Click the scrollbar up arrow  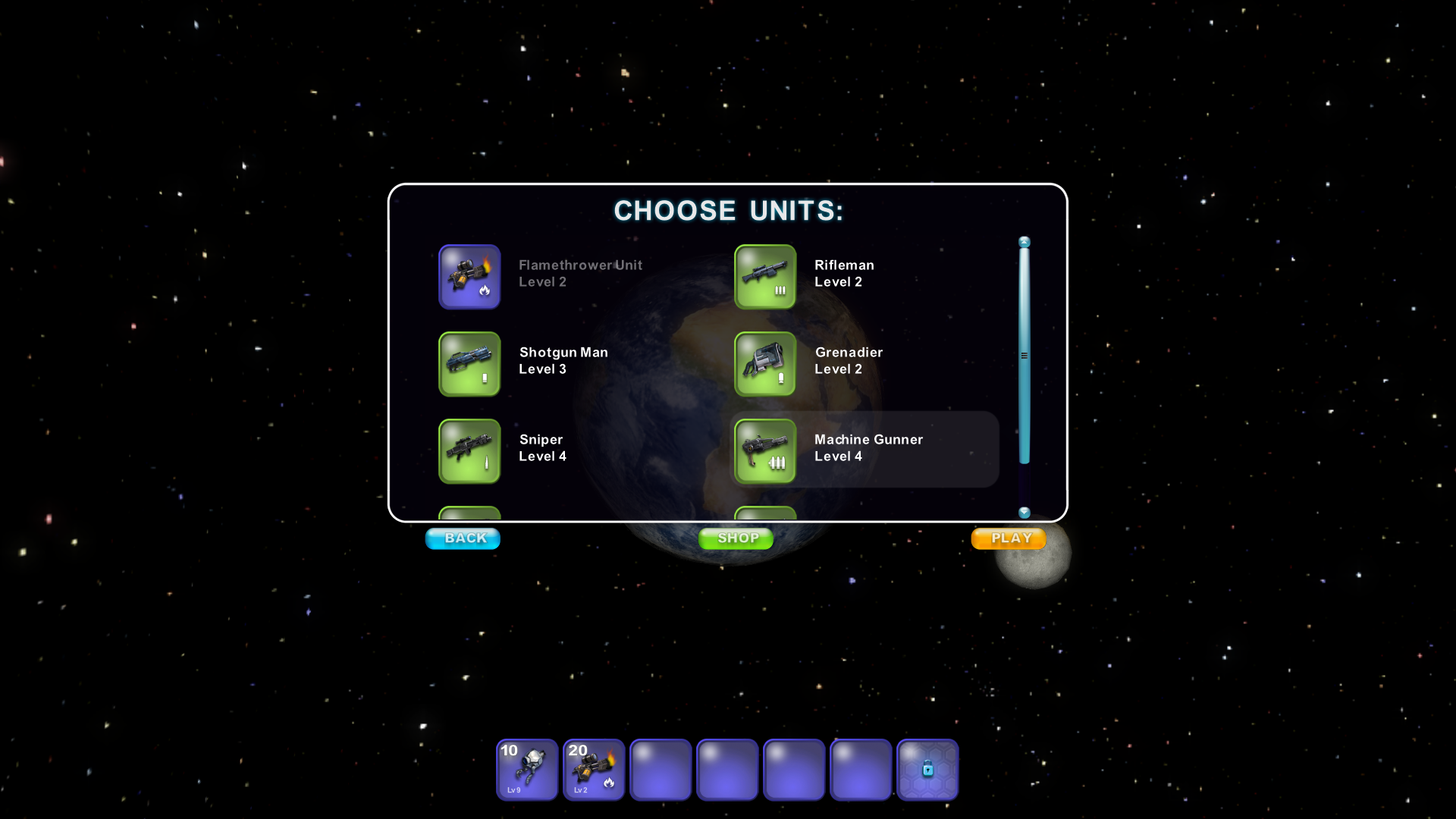1024,240
